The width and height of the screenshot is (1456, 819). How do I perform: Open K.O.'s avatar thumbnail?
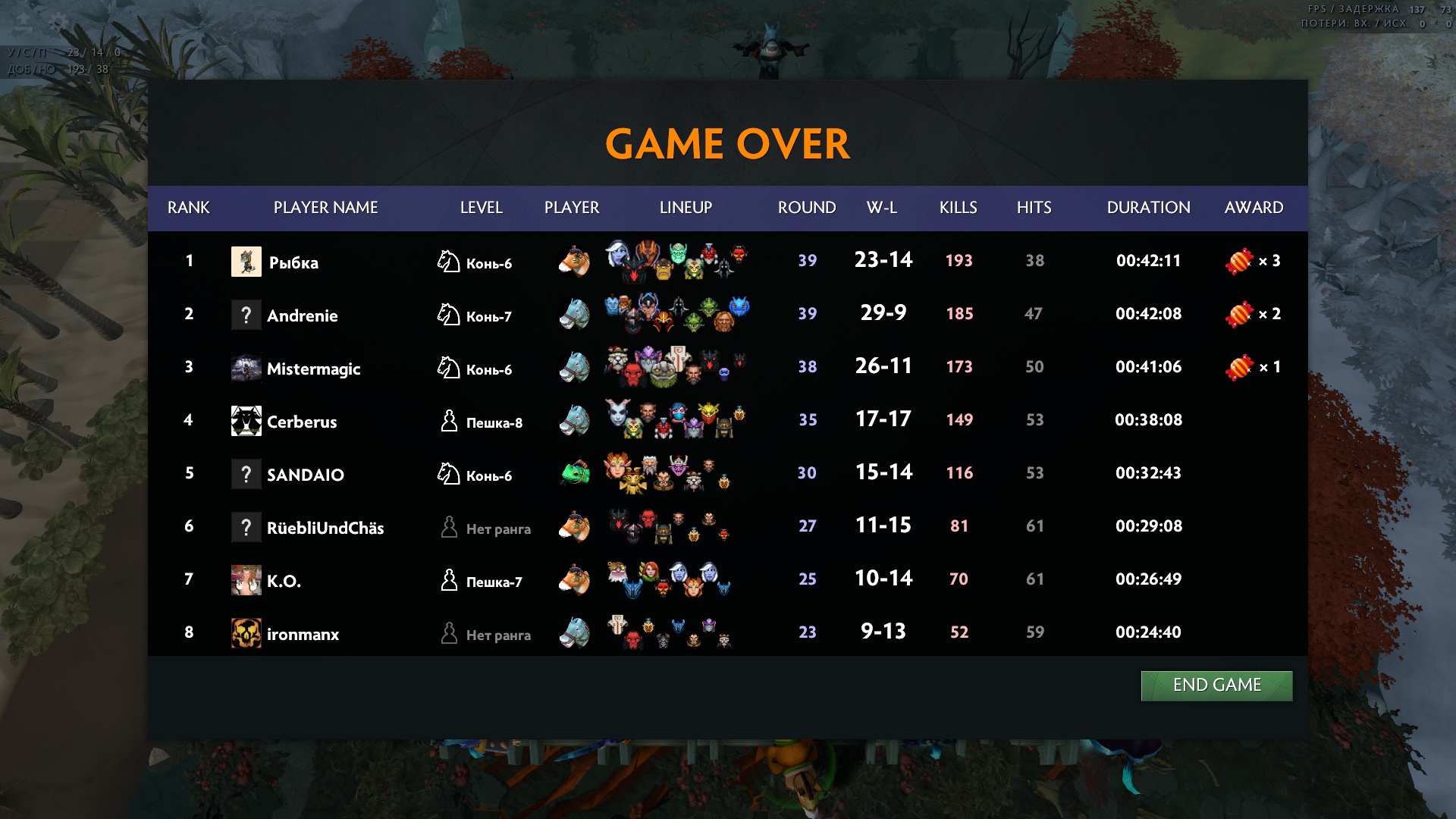point(246,580)
